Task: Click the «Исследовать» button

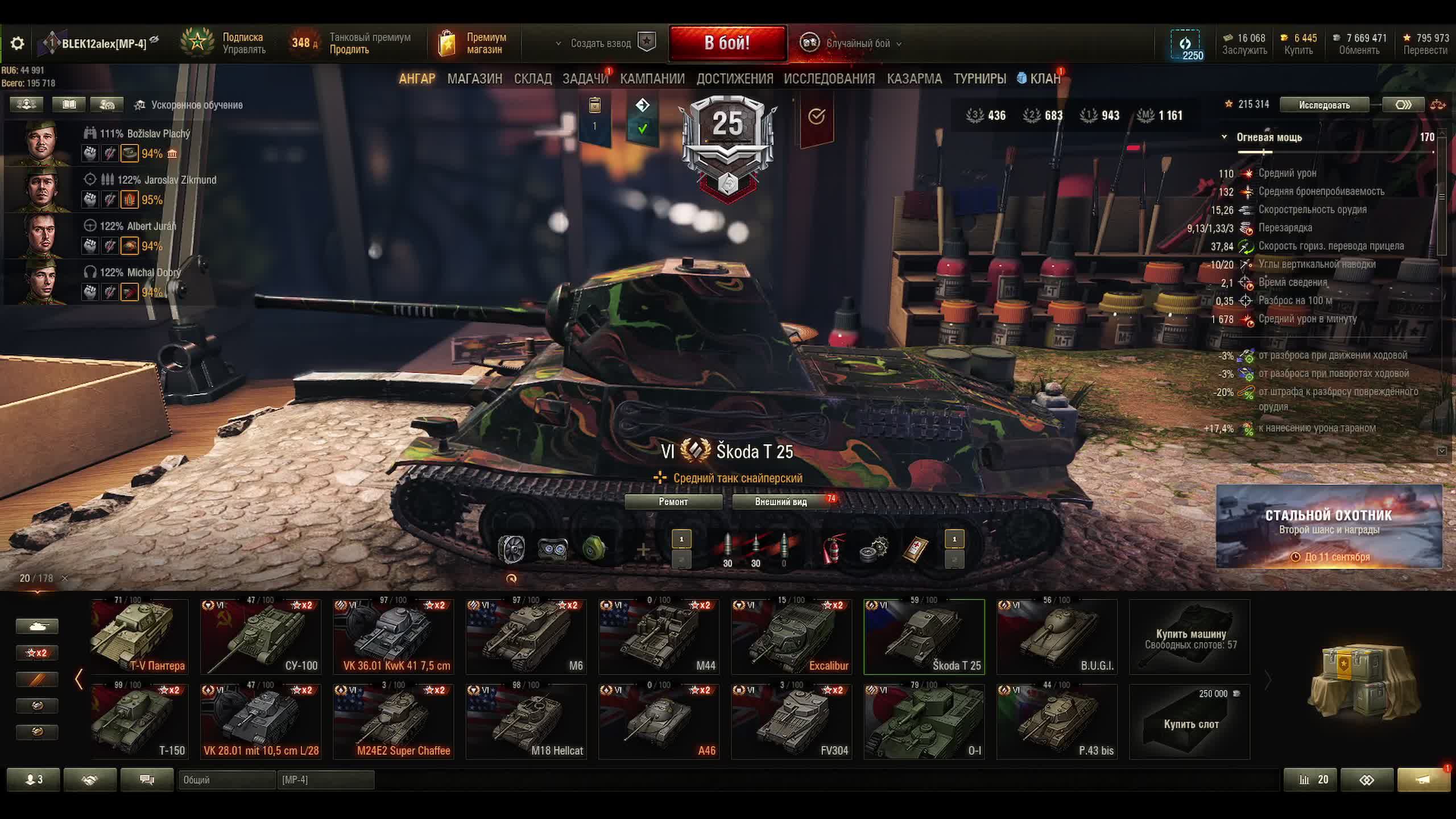Action: (1323, 105)
